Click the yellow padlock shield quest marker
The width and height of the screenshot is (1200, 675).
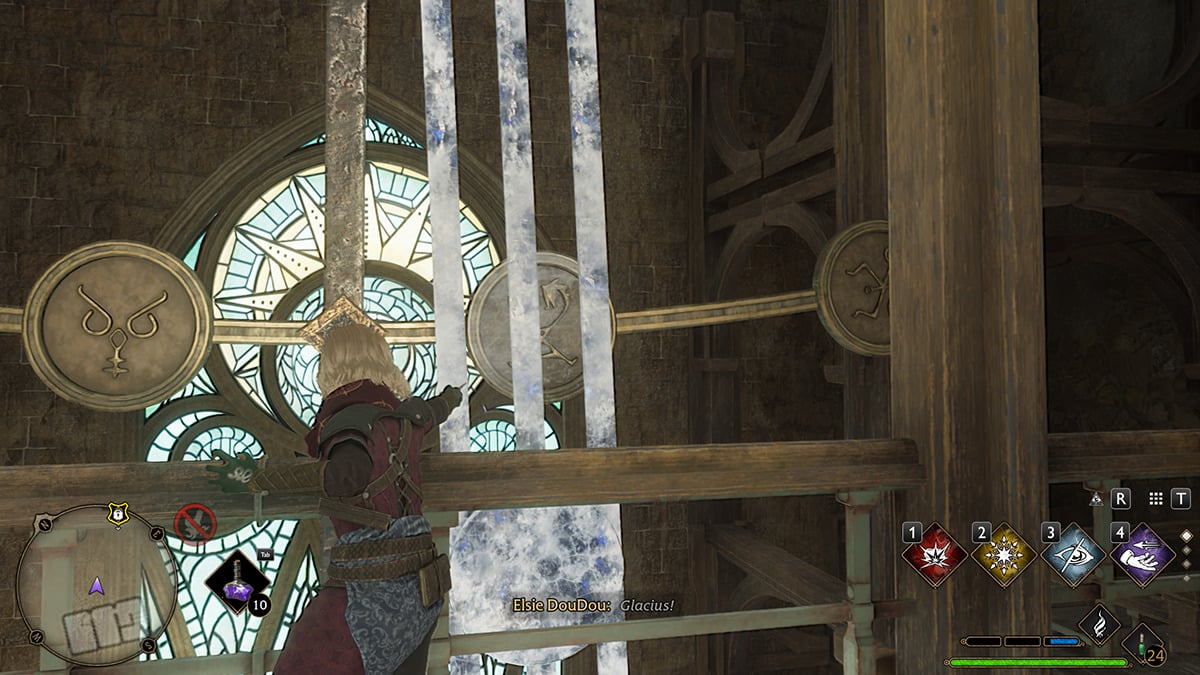tap(118, 514)
